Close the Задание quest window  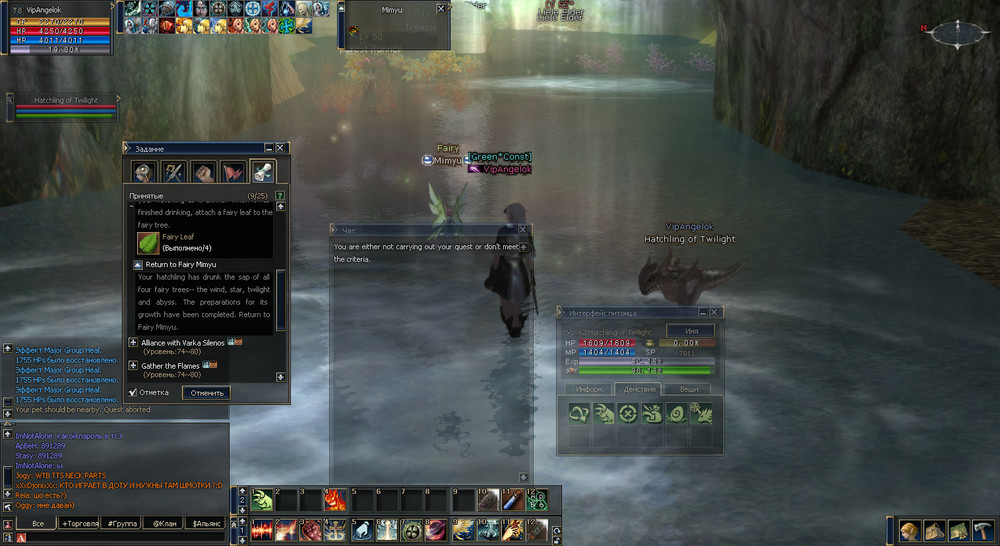pos(281,148)
